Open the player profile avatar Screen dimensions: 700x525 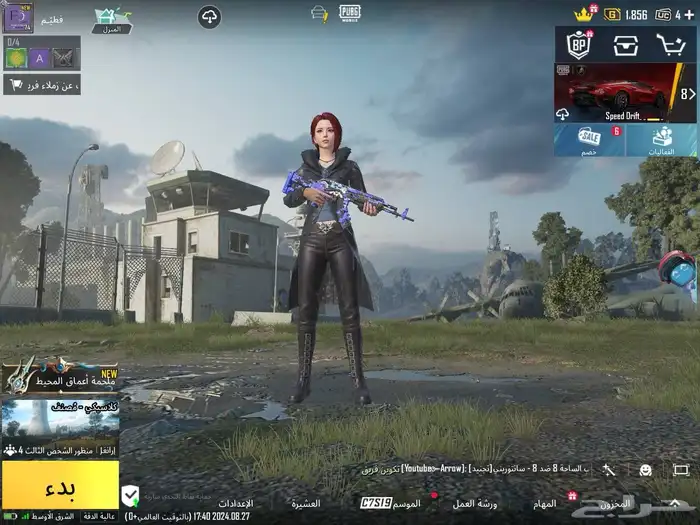pos(18,16)
